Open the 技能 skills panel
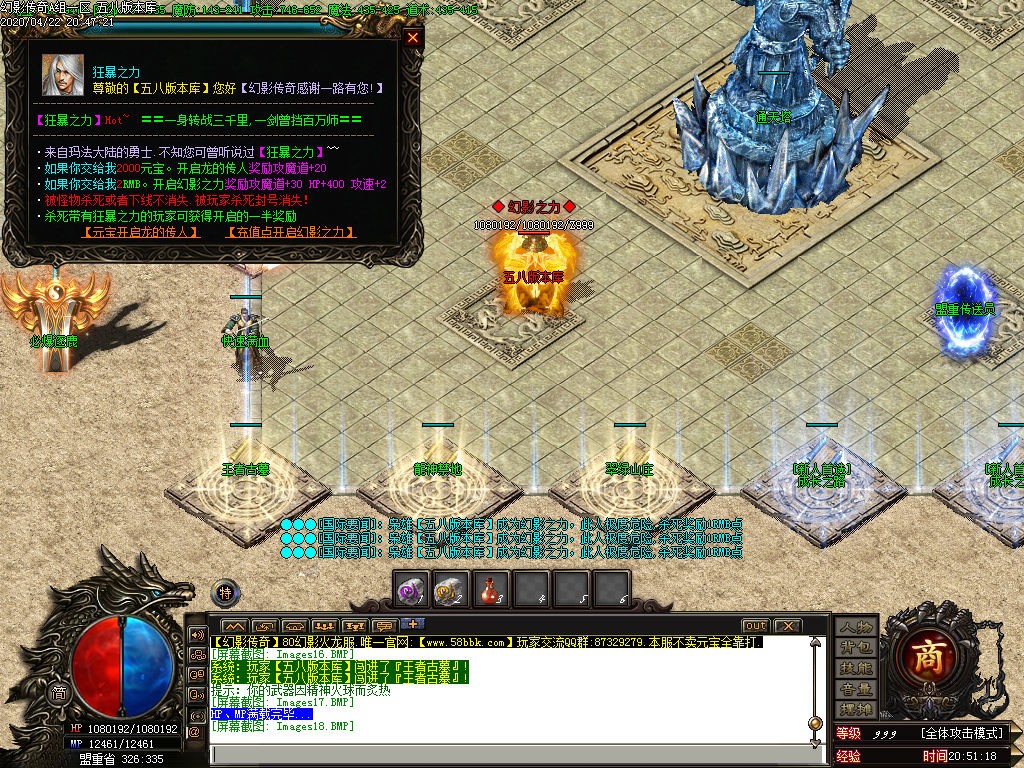 pyautogui.click(x=857, y=668)
